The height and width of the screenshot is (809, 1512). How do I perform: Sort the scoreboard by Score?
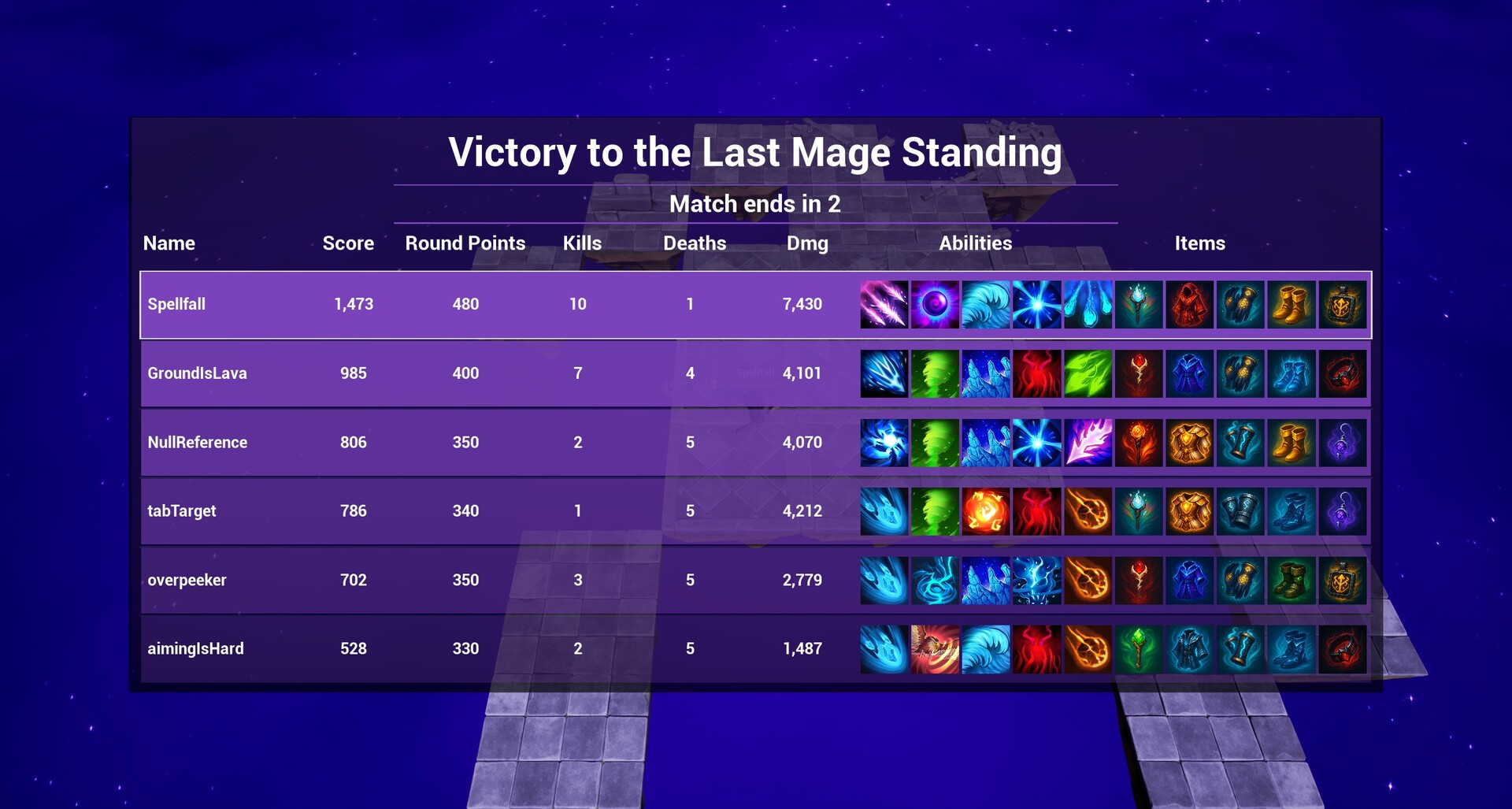point(347,243)
